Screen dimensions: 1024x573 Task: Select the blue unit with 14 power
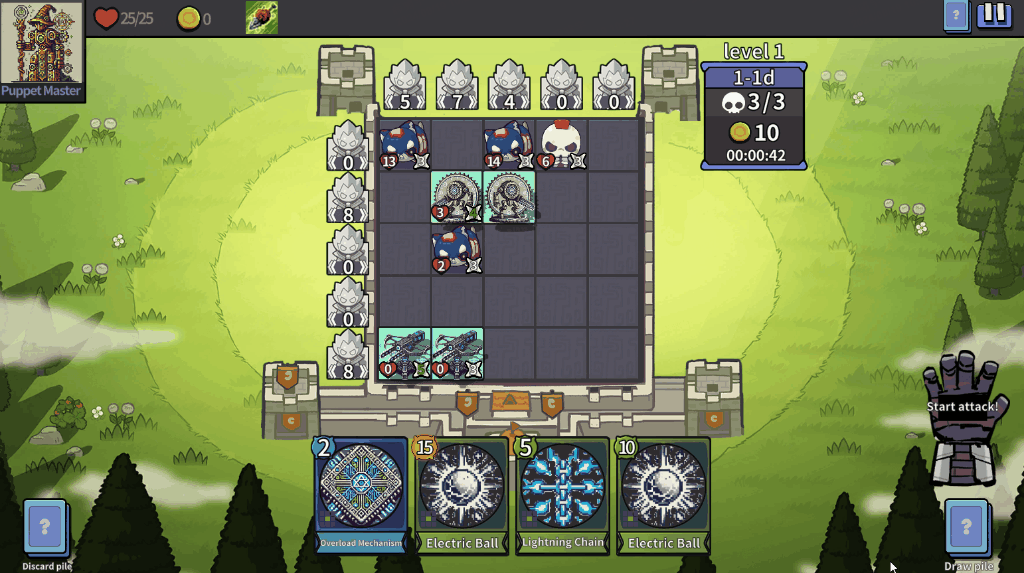pos(509,145)
